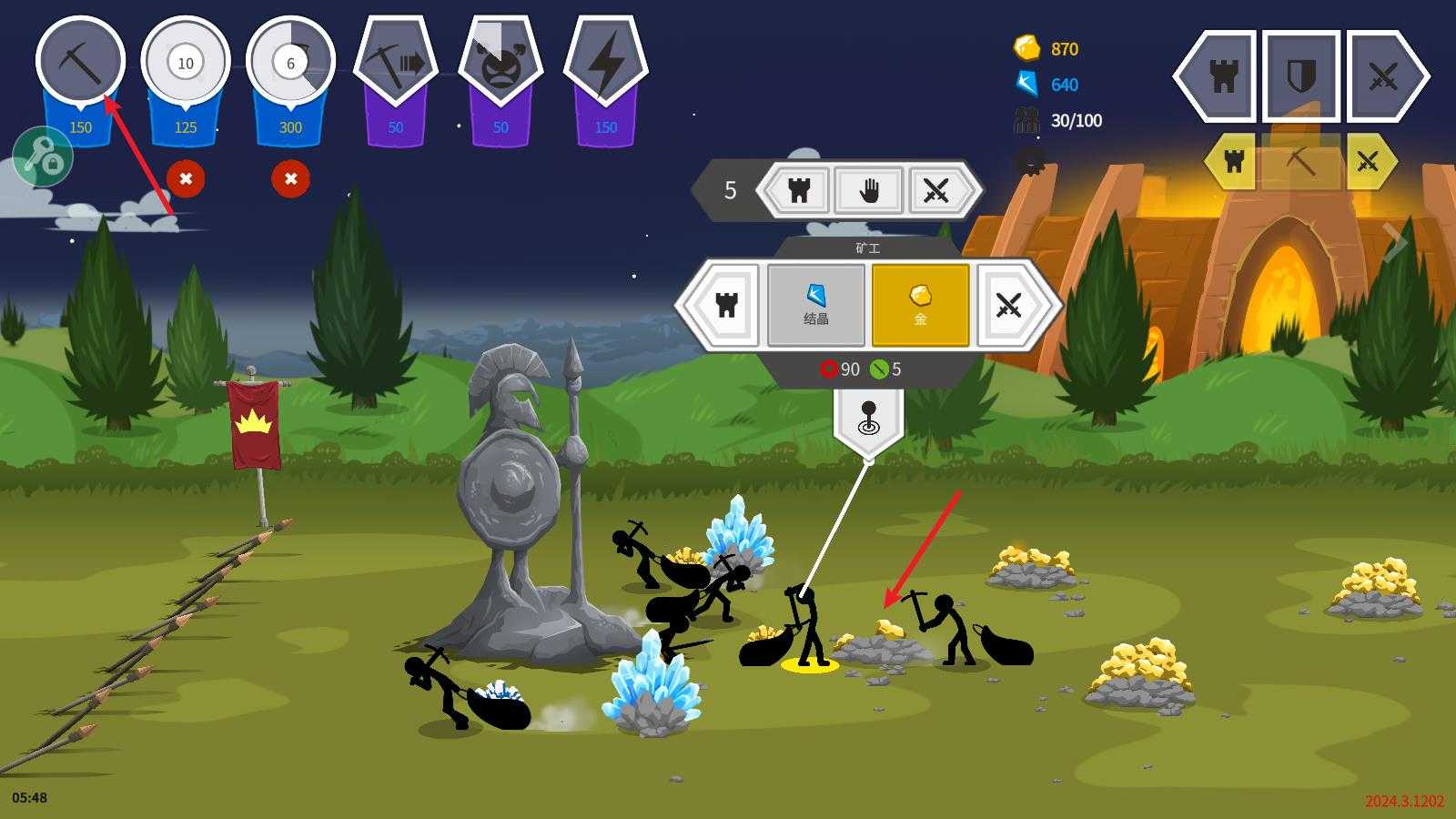Cancel the queued 300-gold unit

pos(290,178)
